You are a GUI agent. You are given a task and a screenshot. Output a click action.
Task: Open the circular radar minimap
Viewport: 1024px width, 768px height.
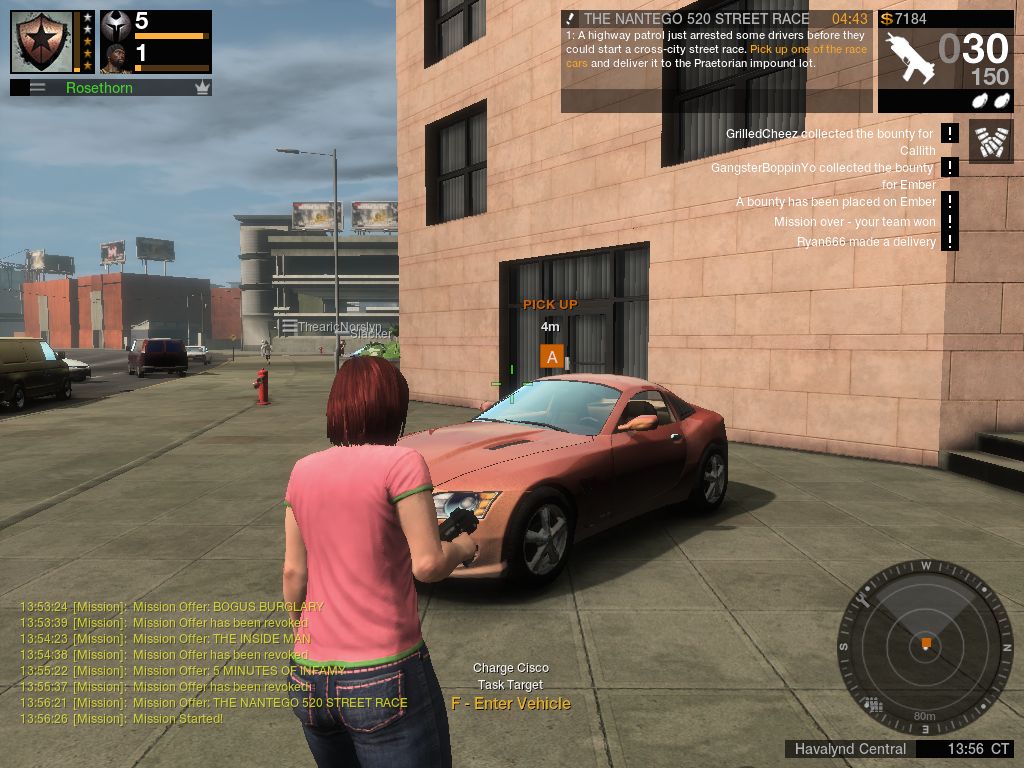coord(925,646)
